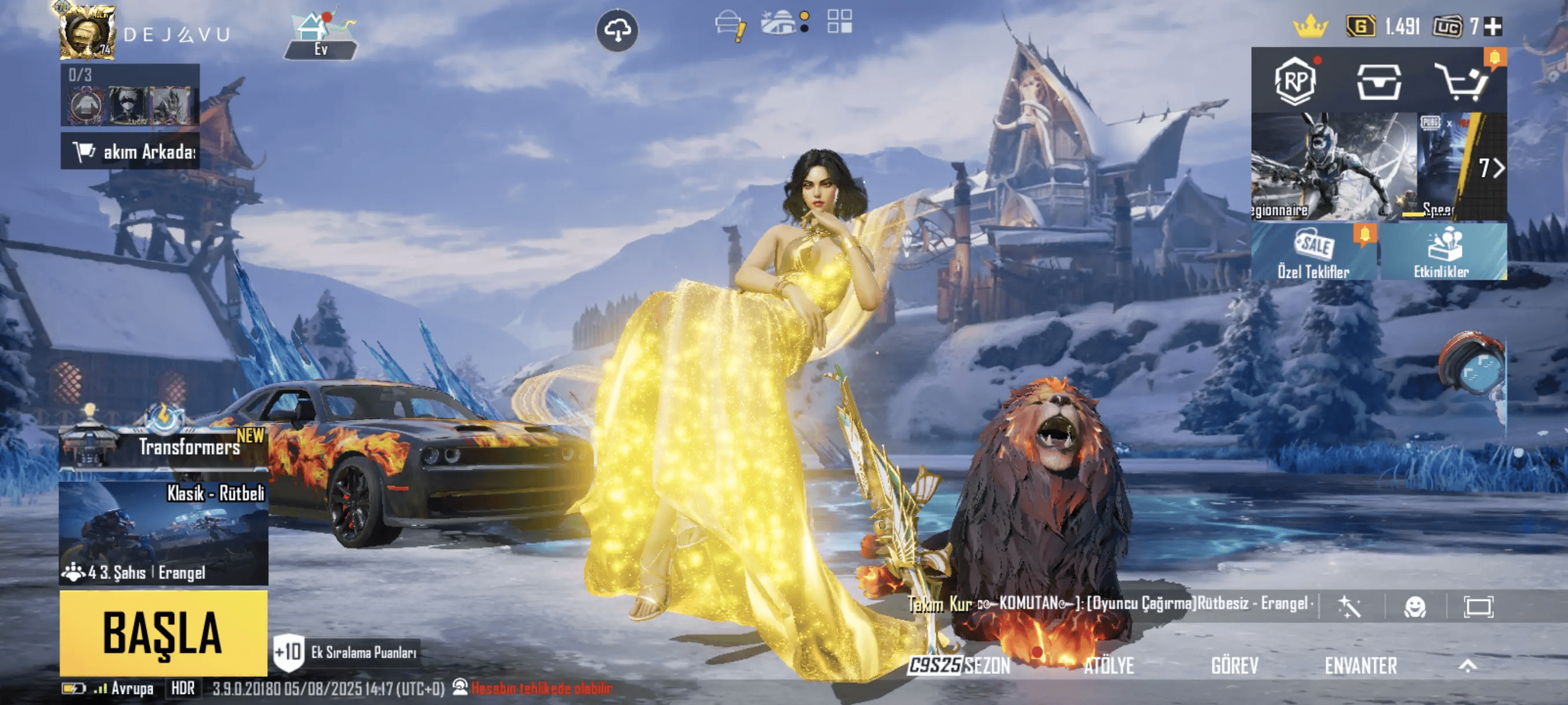Open the cloud download icon
This screenshot has height=705, width=1568.
pos(616,30)
